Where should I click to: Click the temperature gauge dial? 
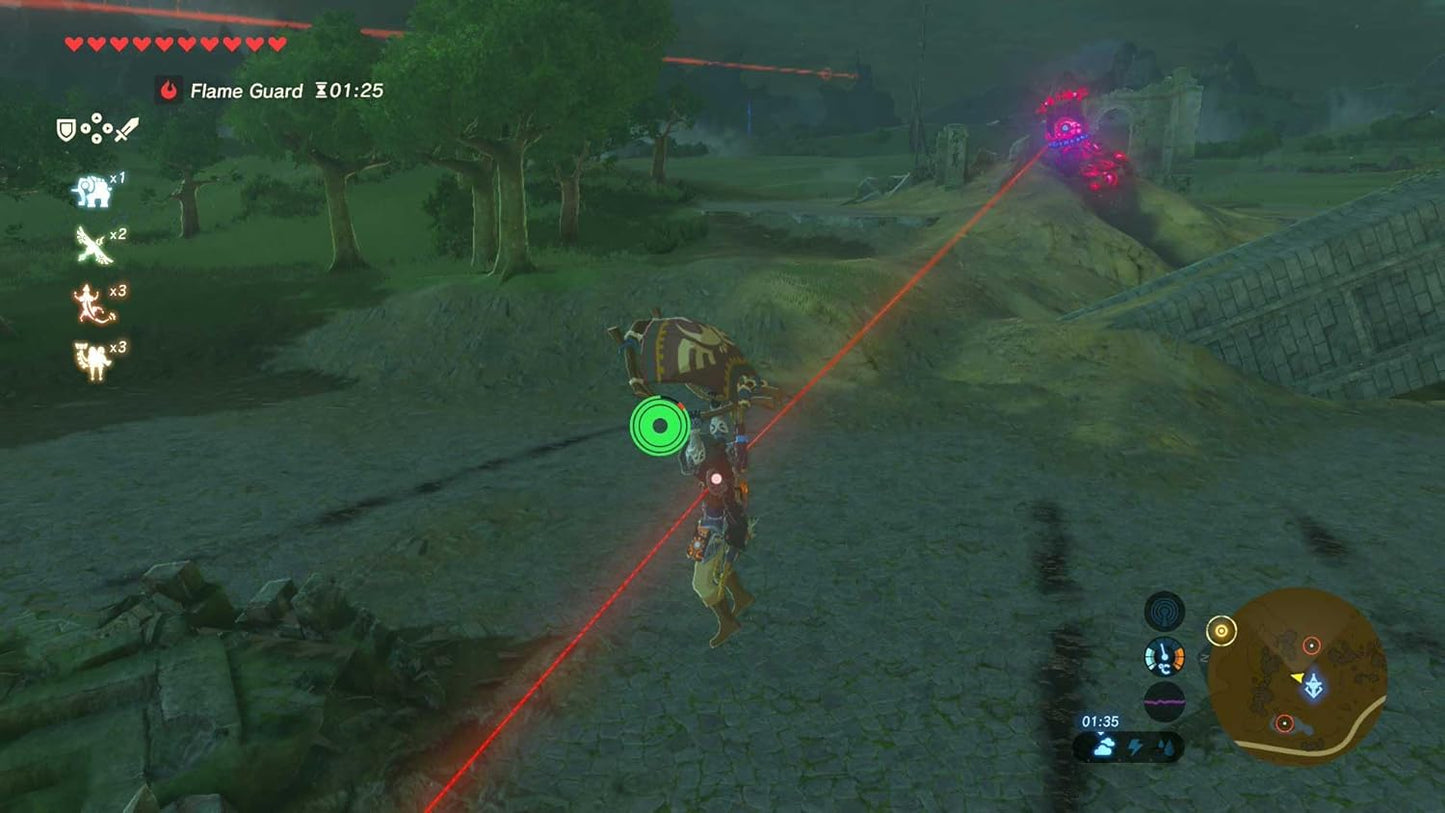click(1163, 656)
